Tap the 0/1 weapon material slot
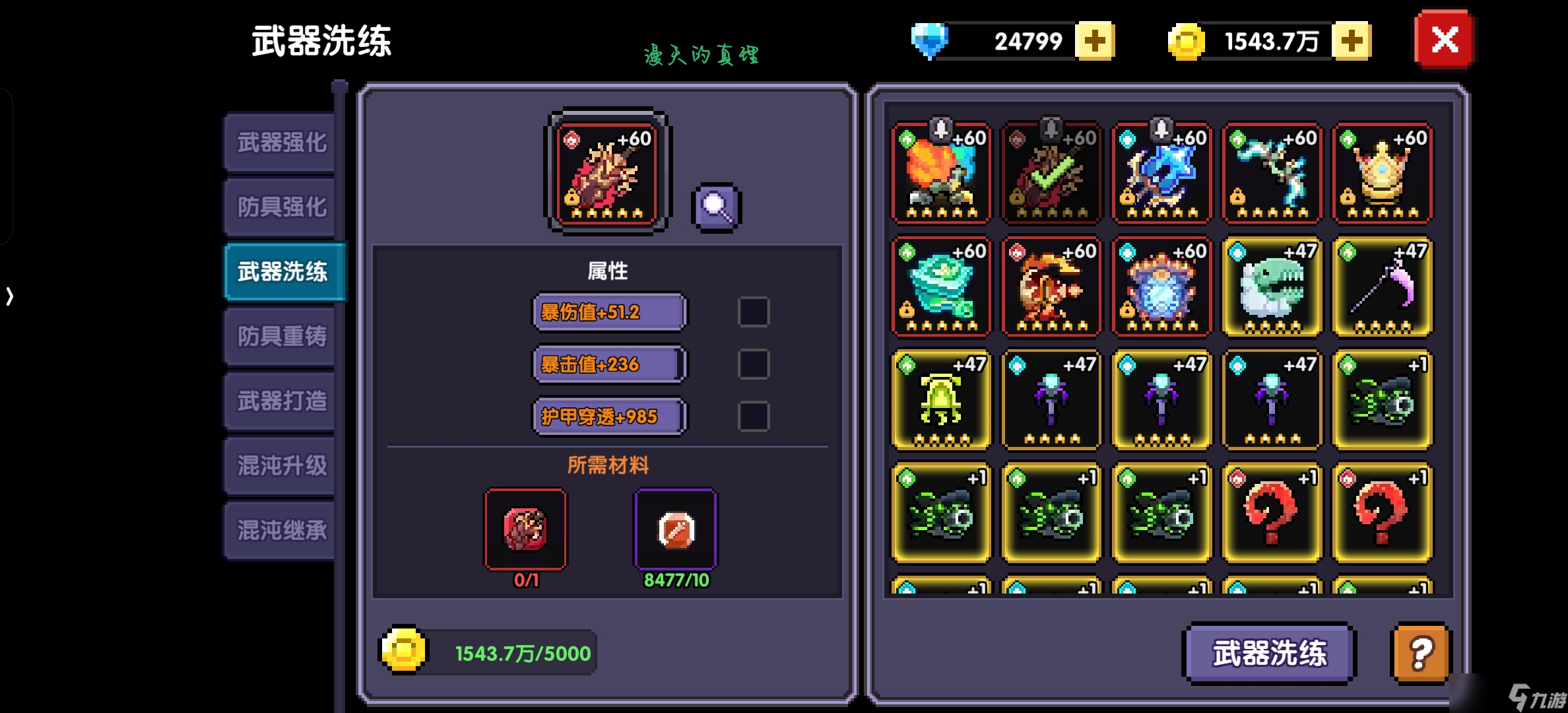 pos(525,529)
